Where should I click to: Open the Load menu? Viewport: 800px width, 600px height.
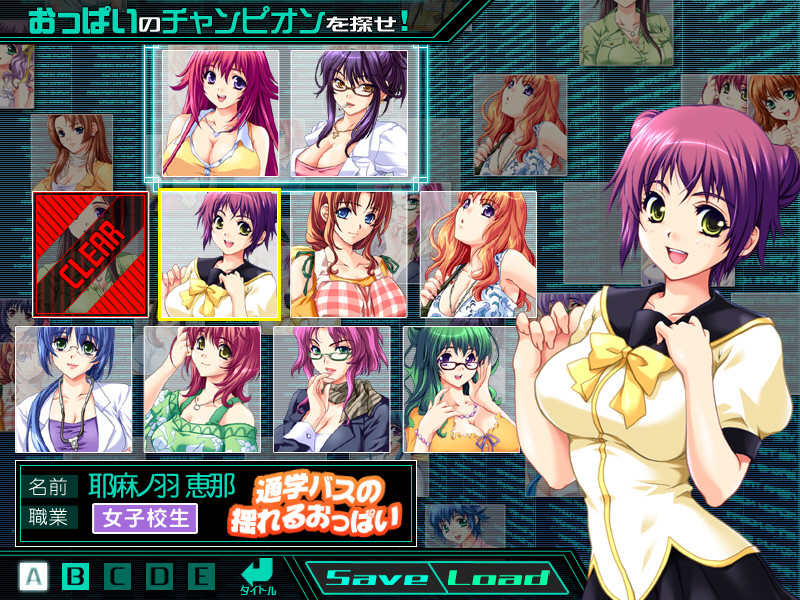click(498, 578)
